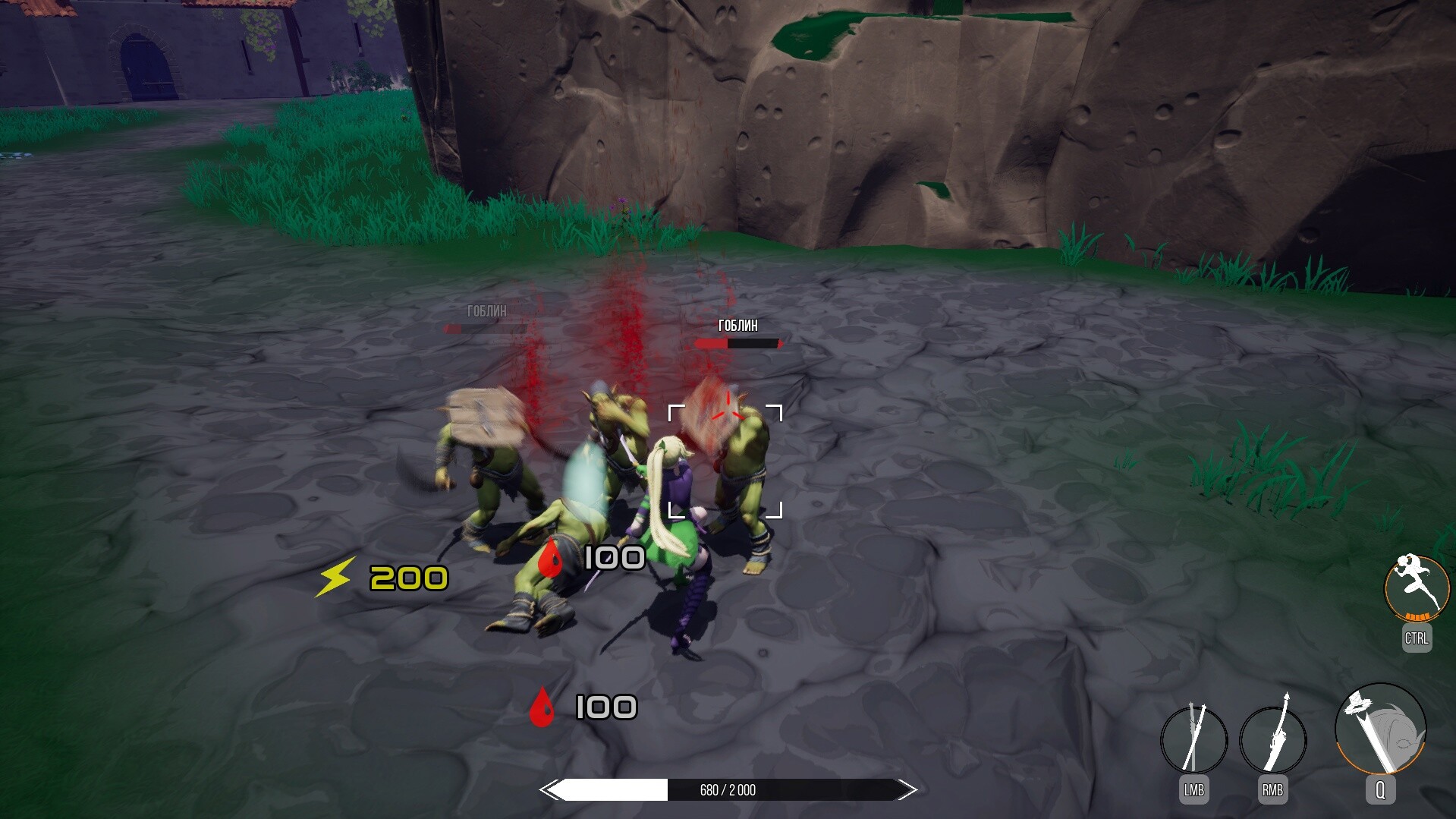Screen dimensions: 1456x819
Task: Click the left ГОБЛИН nameplate
Action: coord(487,312)
